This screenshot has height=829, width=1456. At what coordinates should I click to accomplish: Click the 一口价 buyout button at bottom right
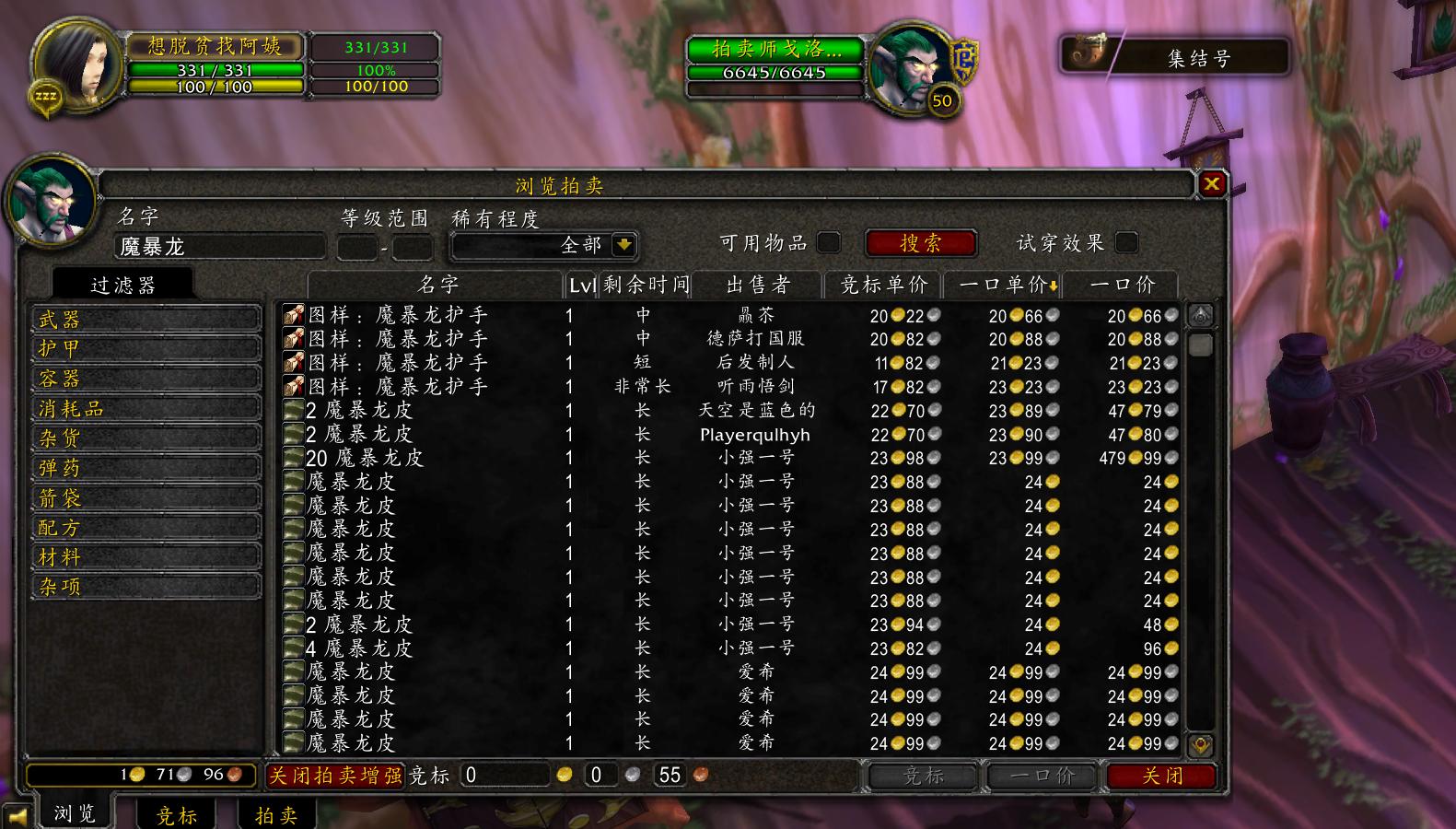tap(1042, 776)
